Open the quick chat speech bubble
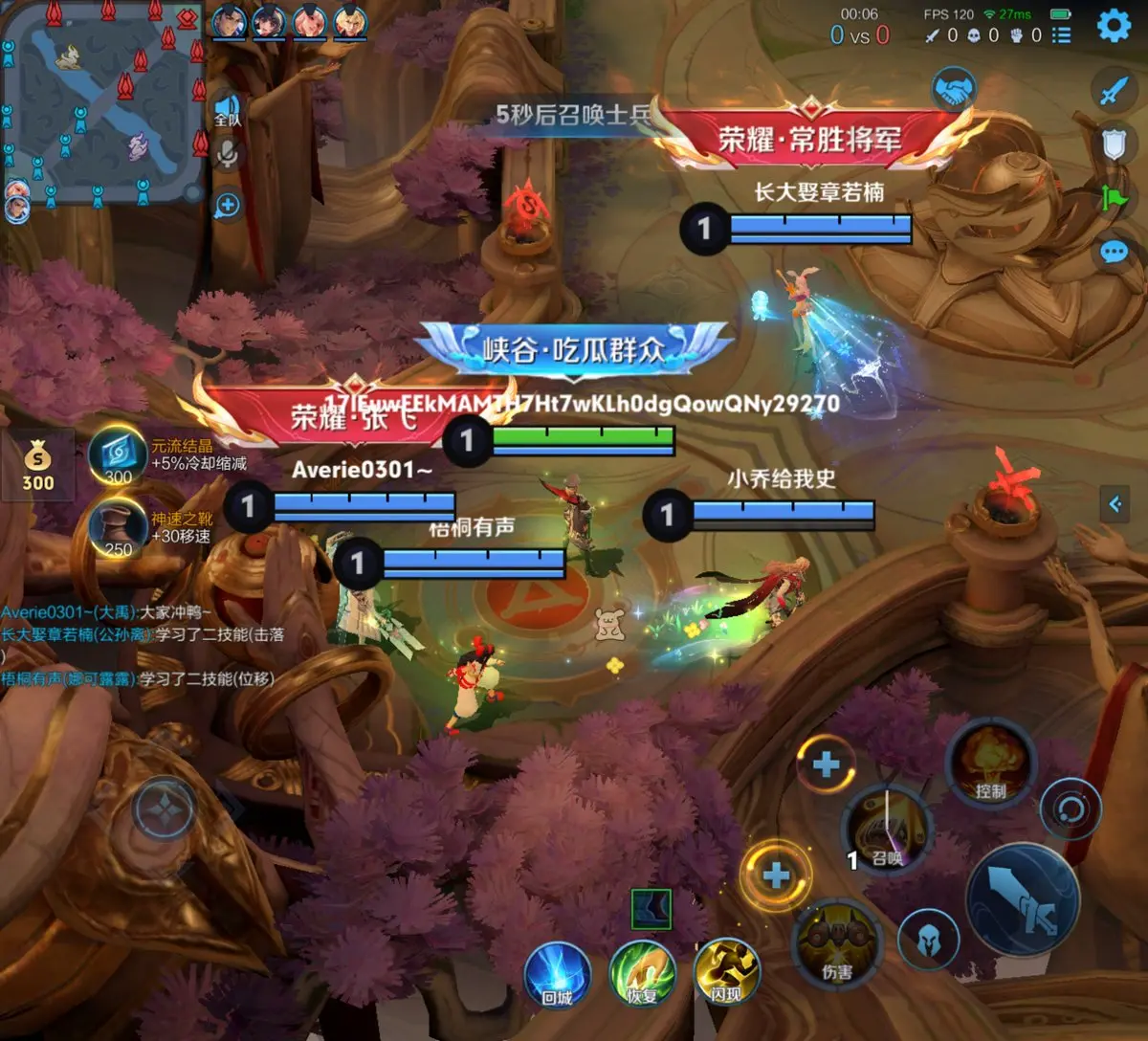The height and width of the screenshot is (1041, 1148). pyautogui.click(x=1114, y=252)
